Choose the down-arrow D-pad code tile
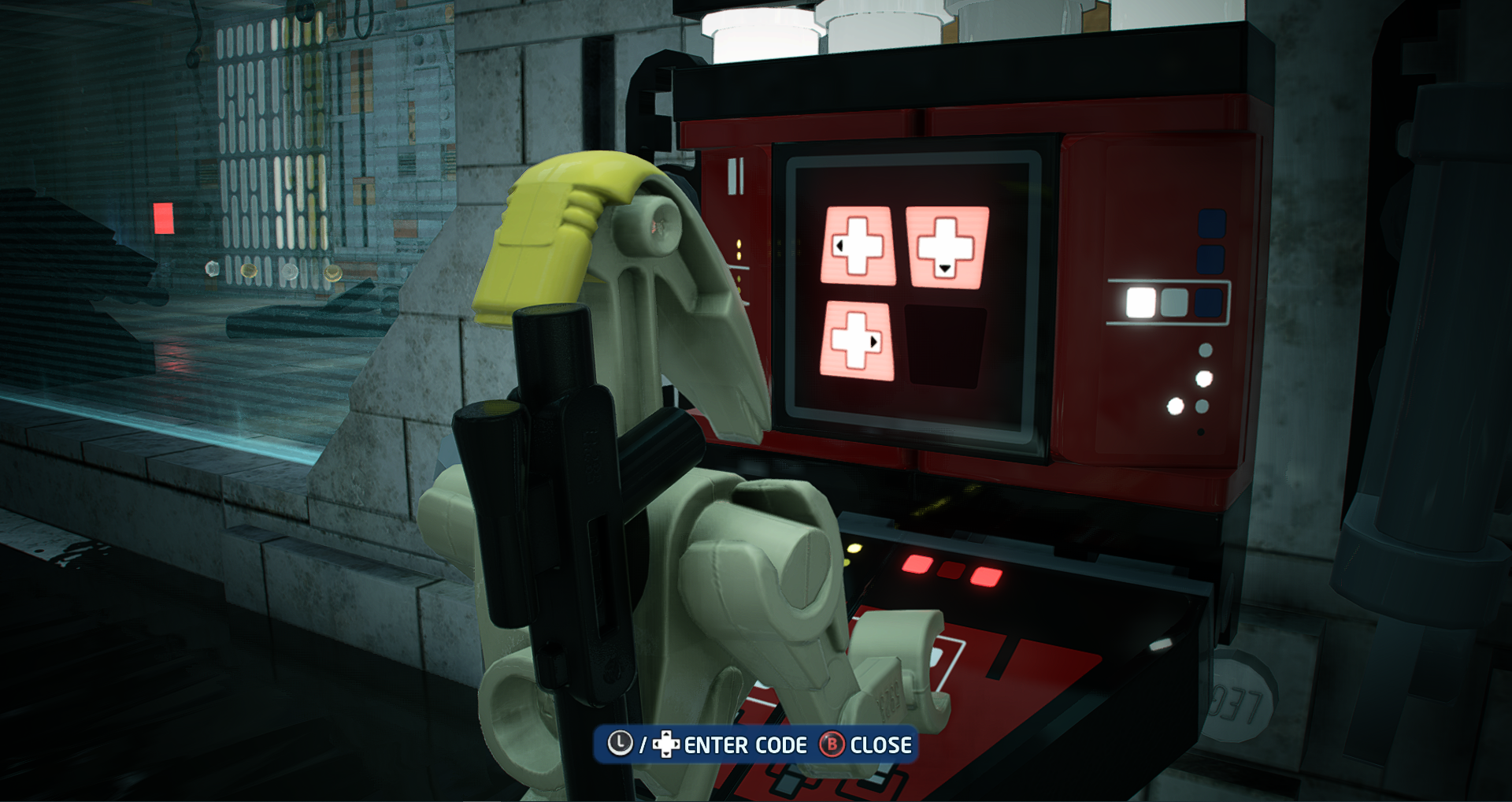Screen dimensions: 1512x802 pos(947,247)
